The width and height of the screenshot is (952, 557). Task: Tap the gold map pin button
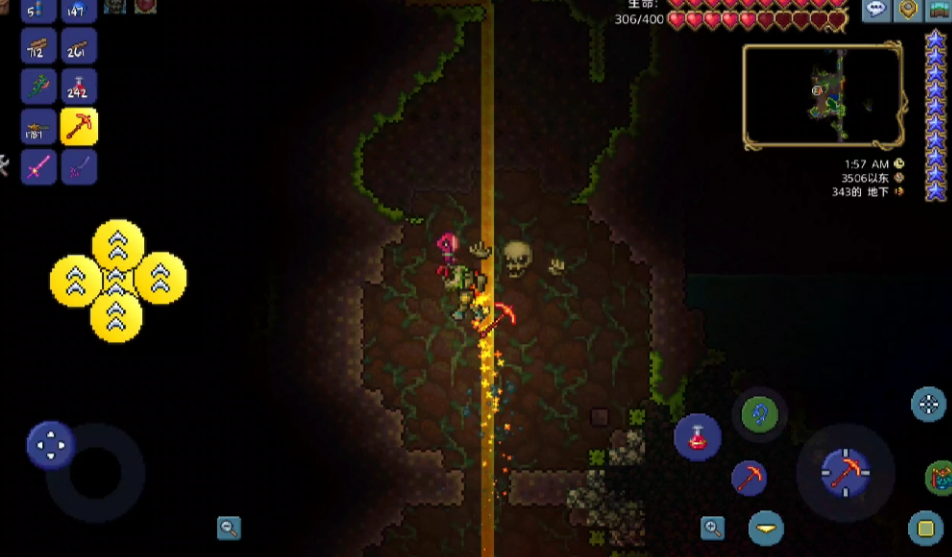click(x=907, y=10)
